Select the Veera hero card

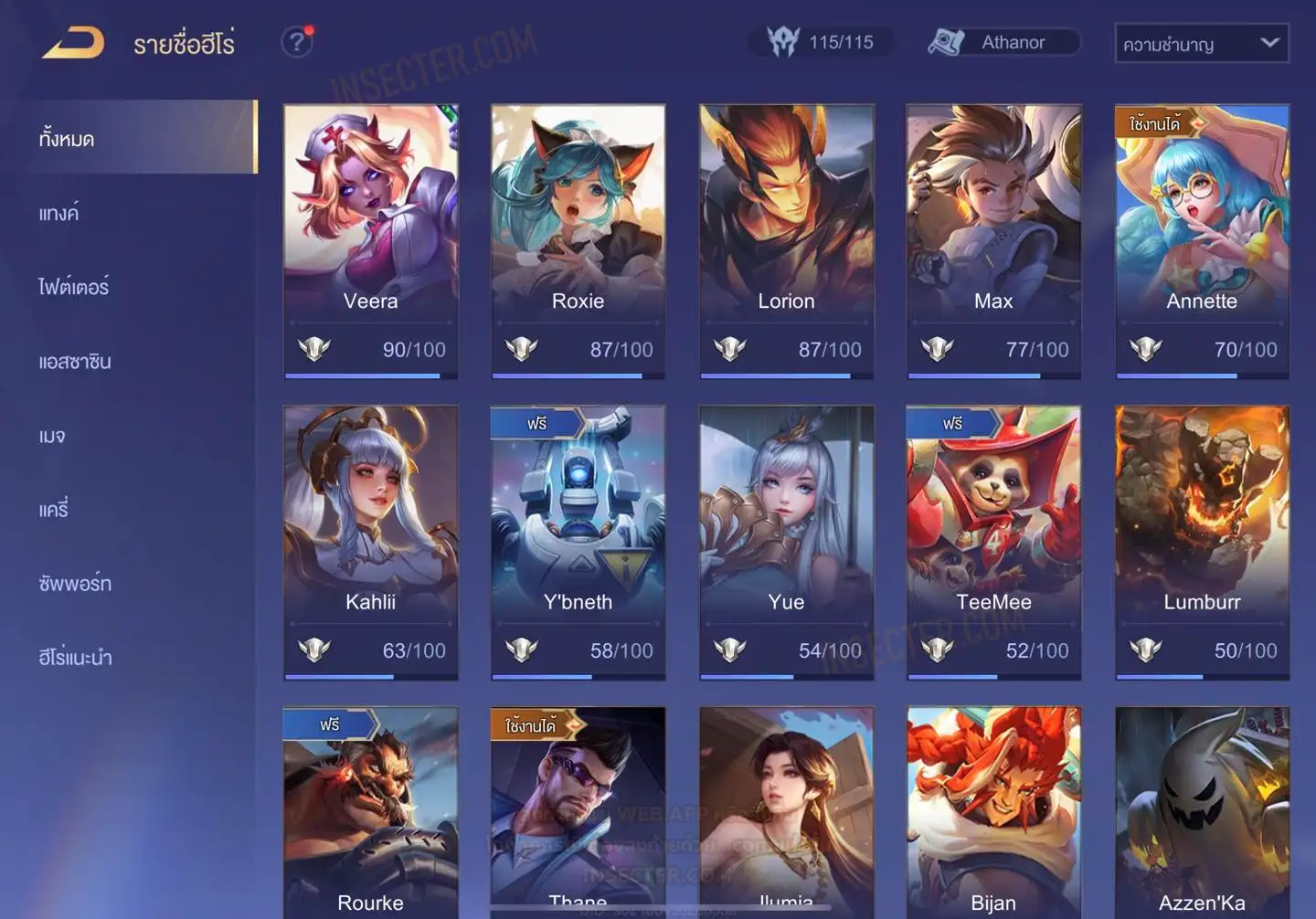click(x=370, y=240)
